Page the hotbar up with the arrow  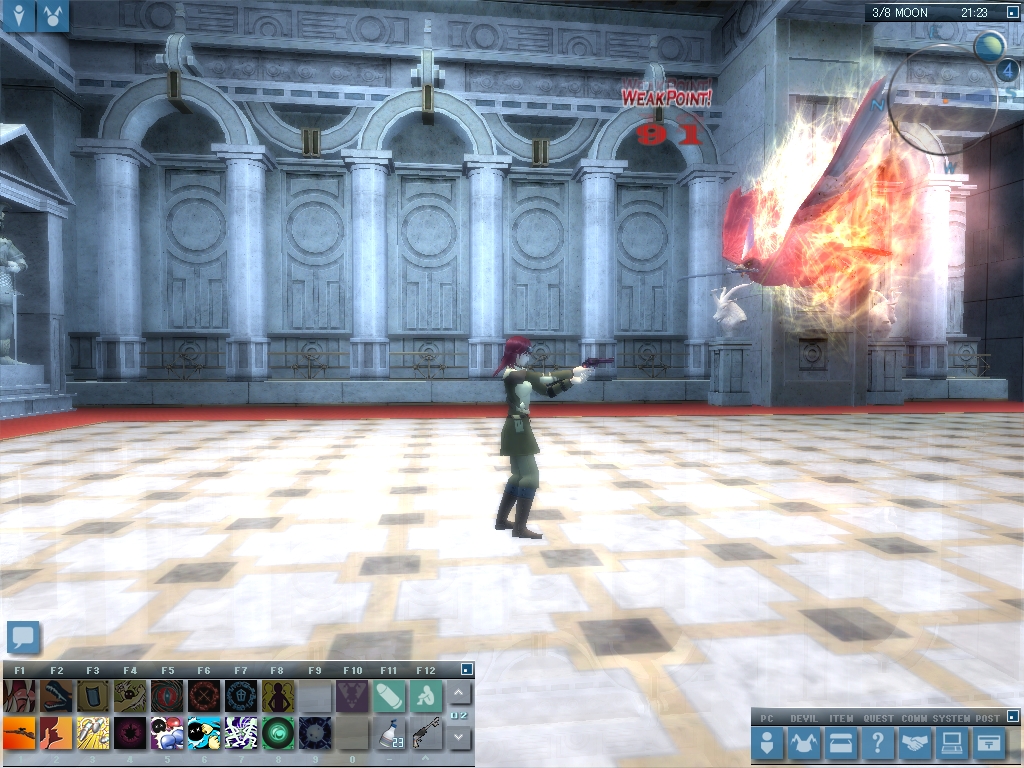click(459, 693)
